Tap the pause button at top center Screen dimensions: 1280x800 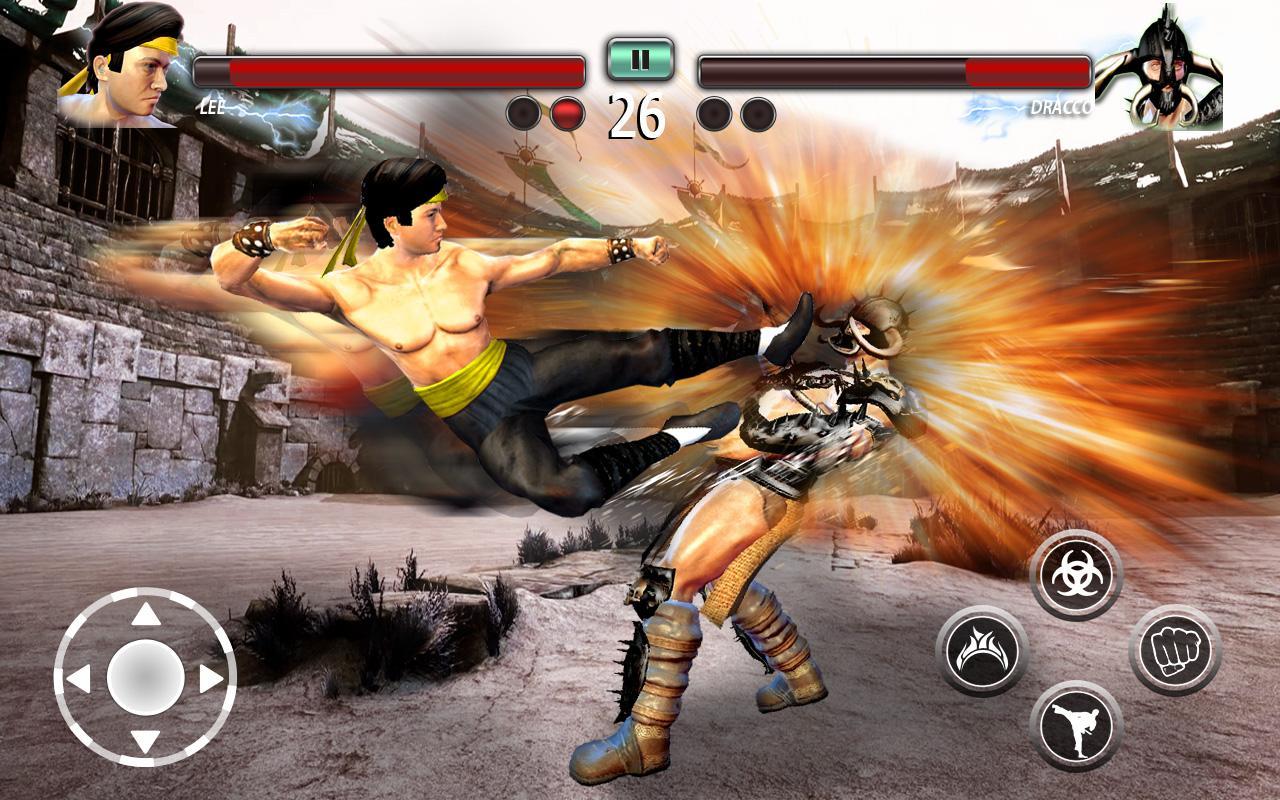639,60
